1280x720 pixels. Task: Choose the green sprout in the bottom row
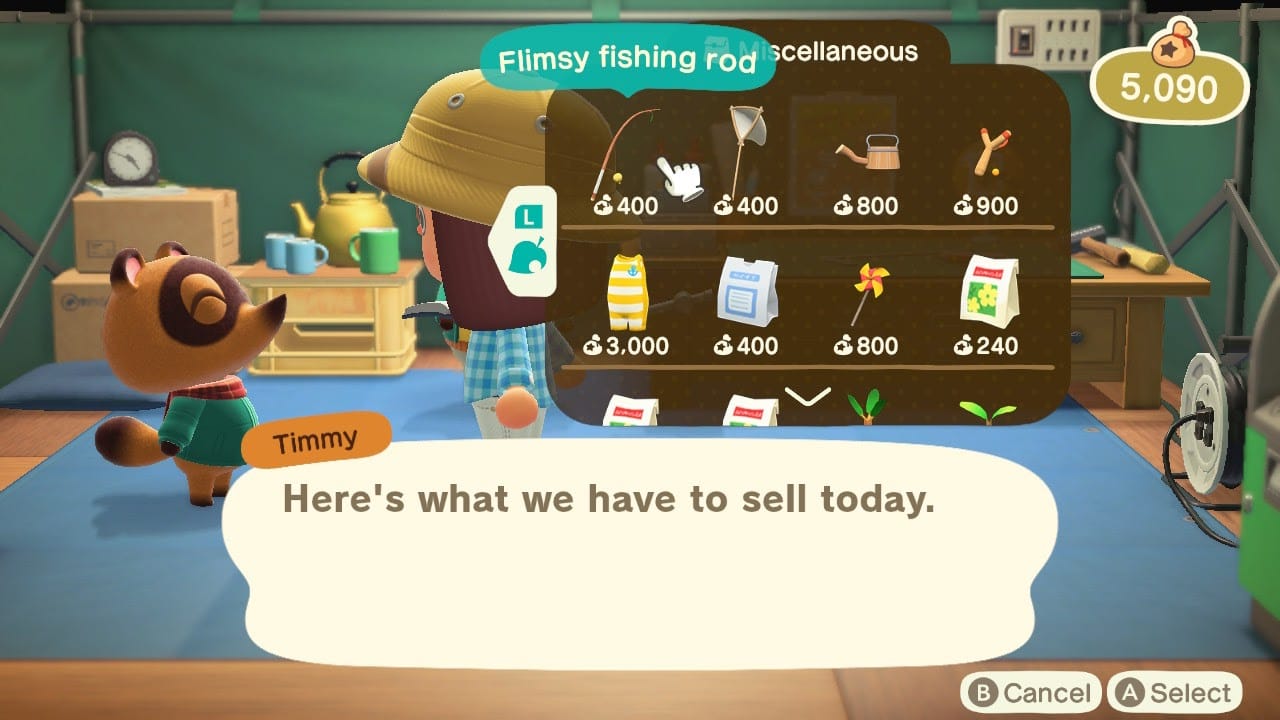coord(987,411)
